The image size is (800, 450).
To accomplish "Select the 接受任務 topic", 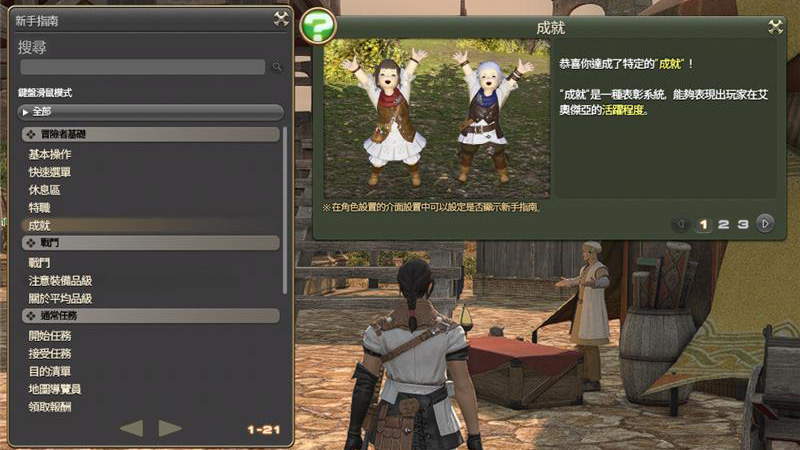I will [50, 353].
